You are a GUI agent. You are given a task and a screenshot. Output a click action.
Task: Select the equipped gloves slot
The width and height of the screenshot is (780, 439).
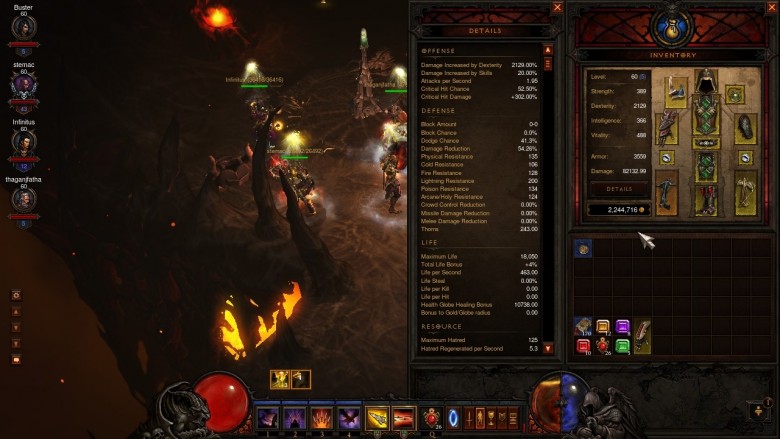(x=668, y=126)
